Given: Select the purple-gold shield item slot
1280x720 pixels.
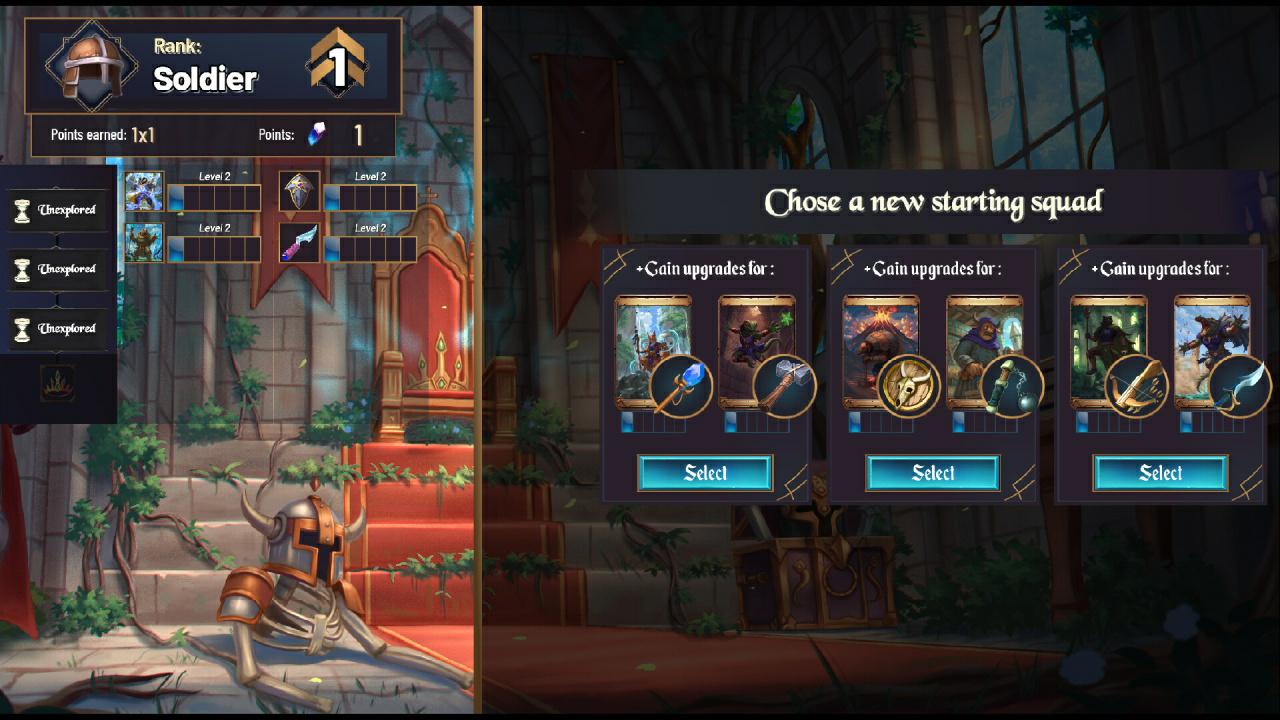Looking at the screenshot, I should pos(299,191).
